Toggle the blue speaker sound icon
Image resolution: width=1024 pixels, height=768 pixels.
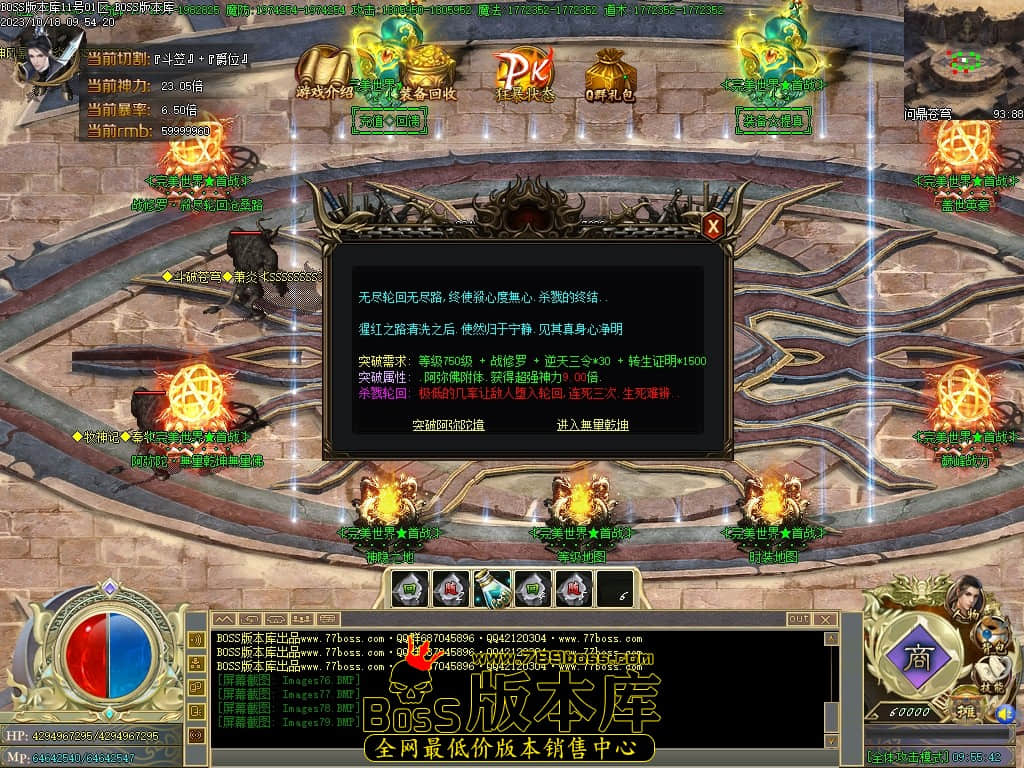pyautogui.click(x=1003, y=713)
